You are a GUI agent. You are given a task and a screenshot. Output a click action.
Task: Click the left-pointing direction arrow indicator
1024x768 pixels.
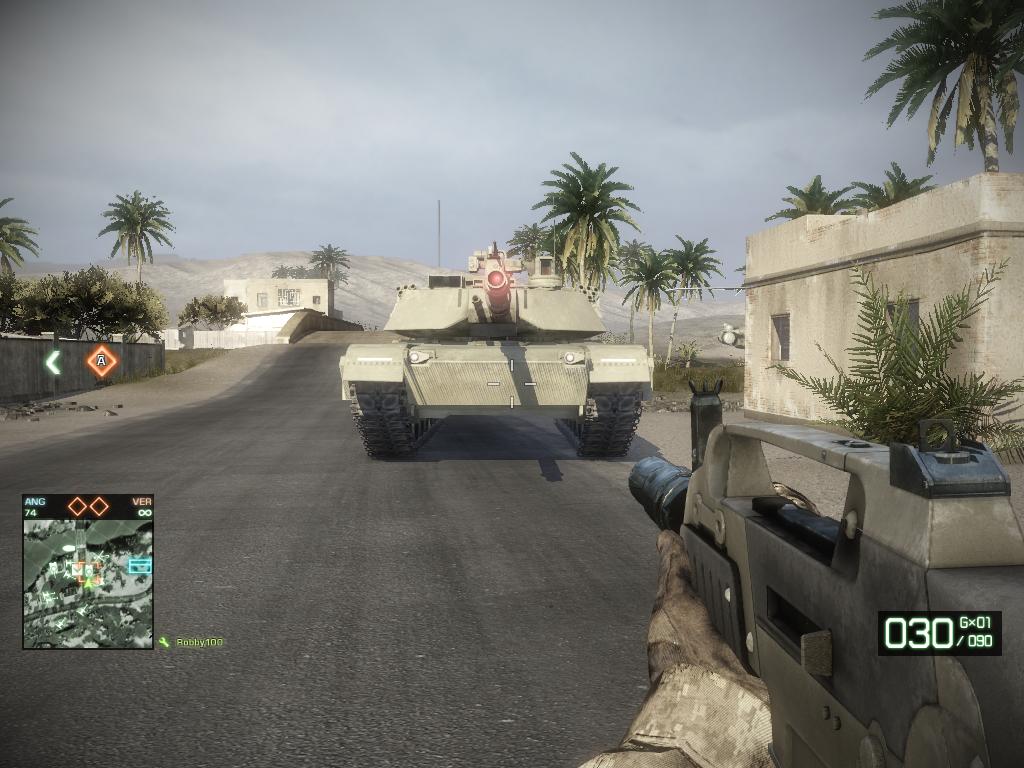(x=53, y=361)
